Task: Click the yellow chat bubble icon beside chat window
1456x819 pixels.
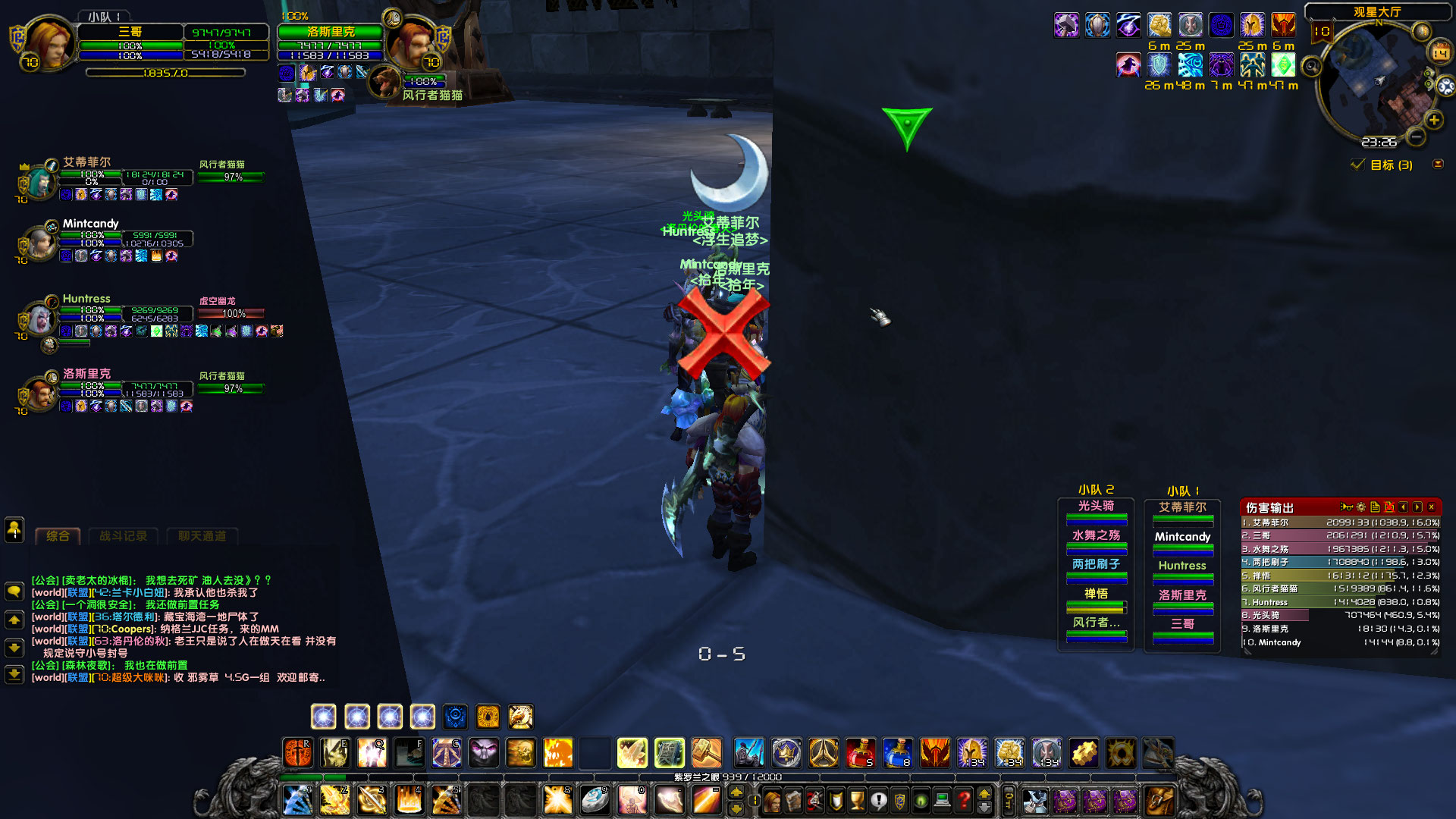Action: pos(14,592)
